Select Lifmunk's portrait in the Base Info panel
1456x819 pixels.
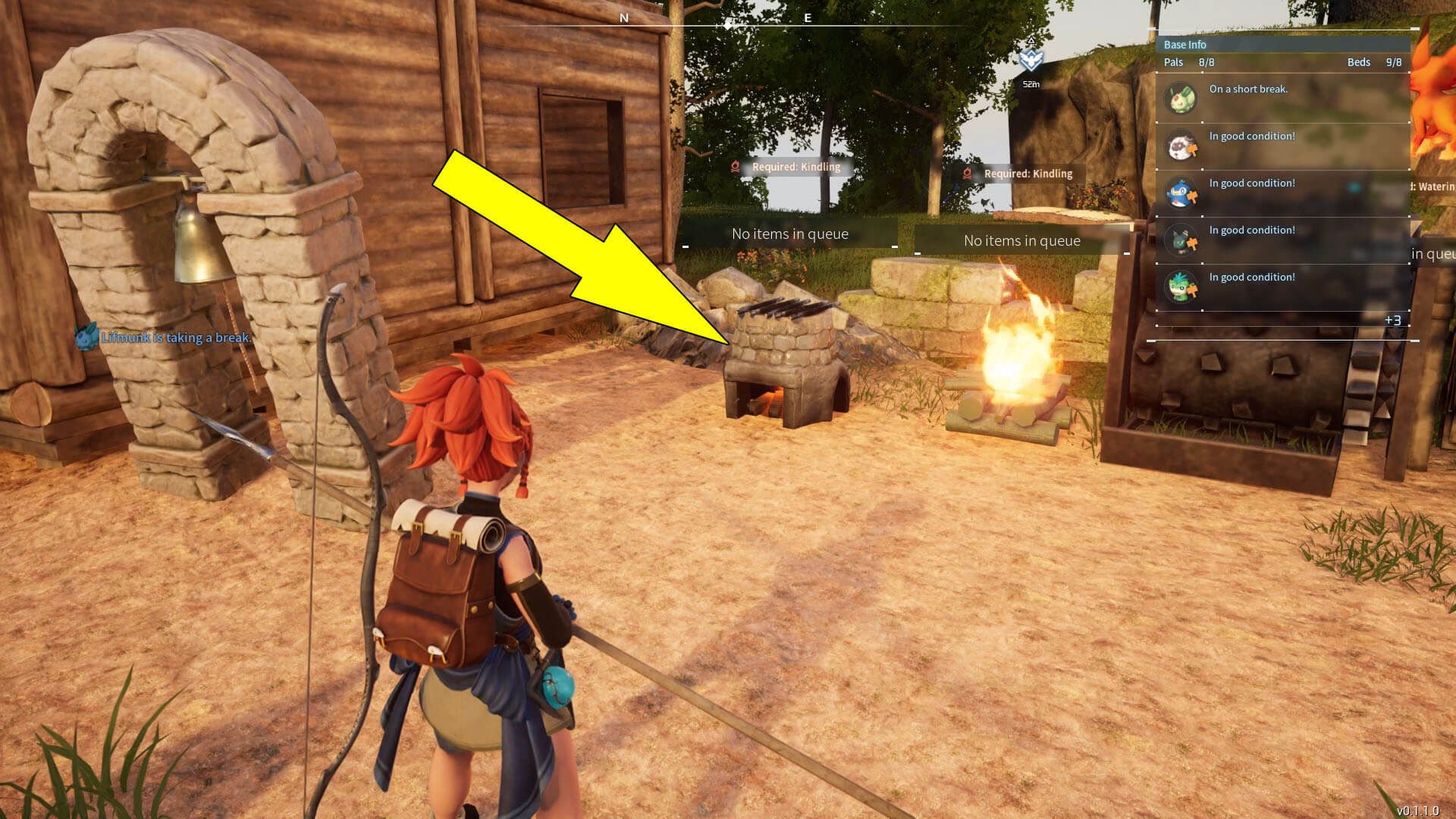(x=1181, y=99)
